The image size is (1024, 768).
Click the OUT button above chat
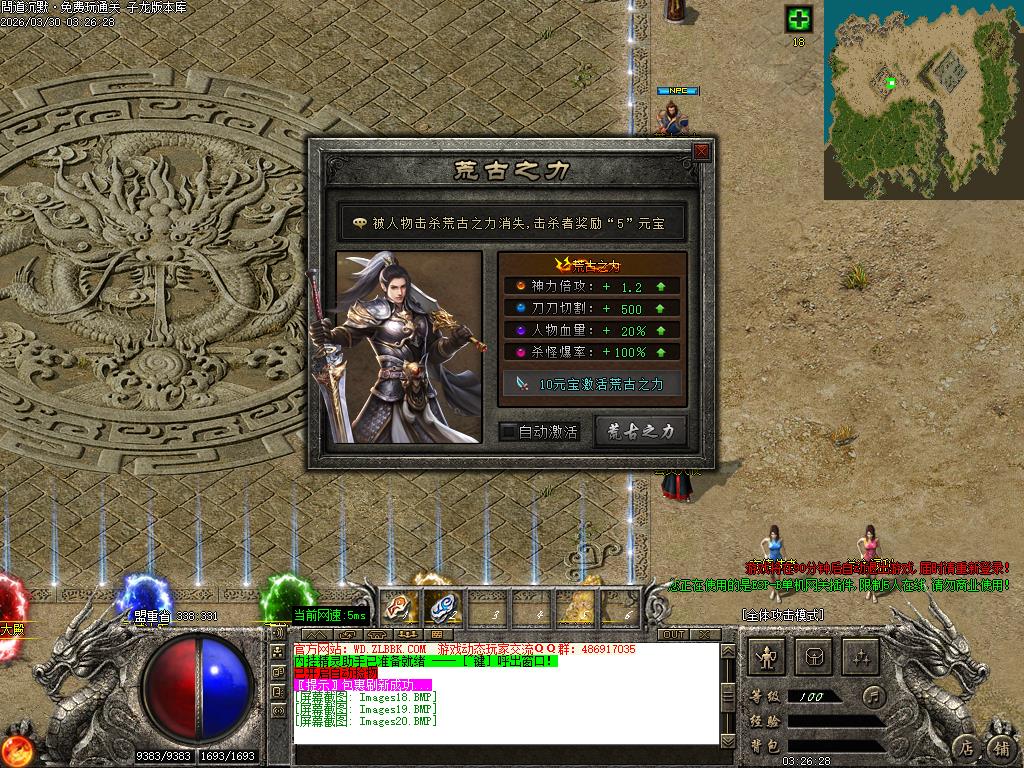[x=673, y=635]
